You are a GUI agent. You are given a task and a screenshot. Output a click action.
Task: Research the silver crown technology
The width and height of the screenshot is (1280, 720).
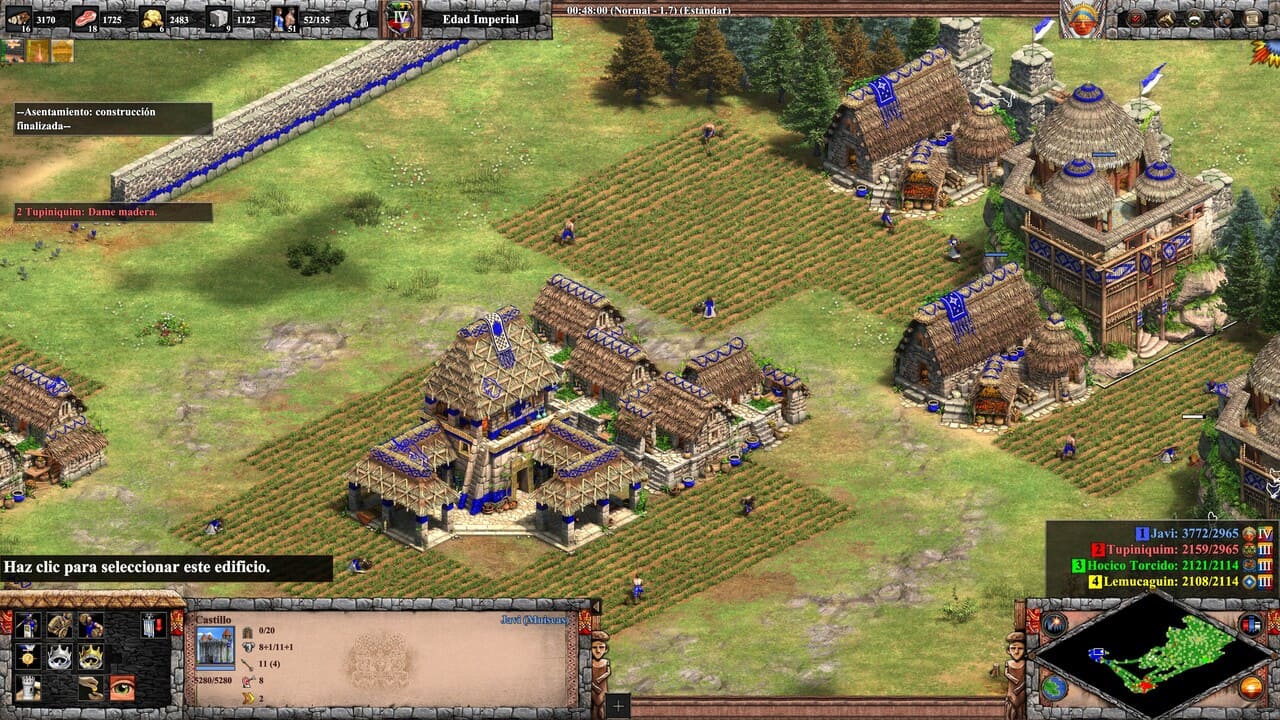coord(59,657)
